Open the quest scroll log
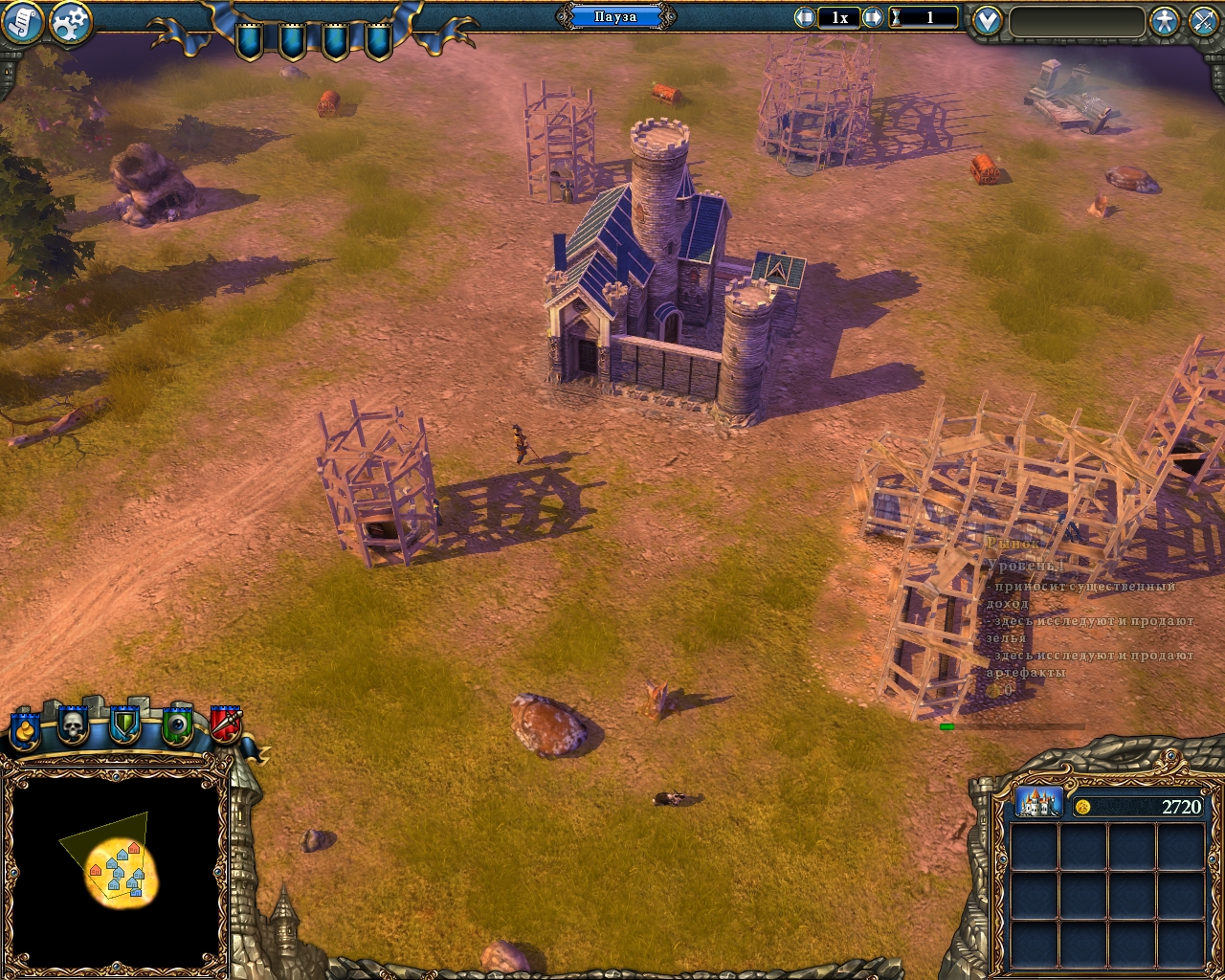 tap(21, 21)
